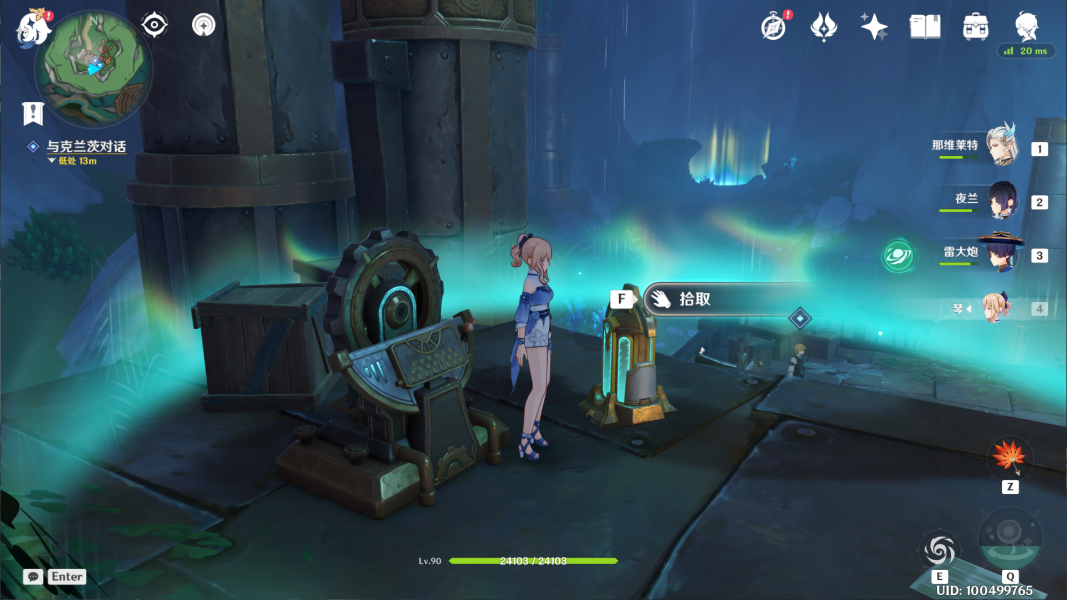
Task: Use the red maple leaf gadget
Action: tap(1010, 458)
